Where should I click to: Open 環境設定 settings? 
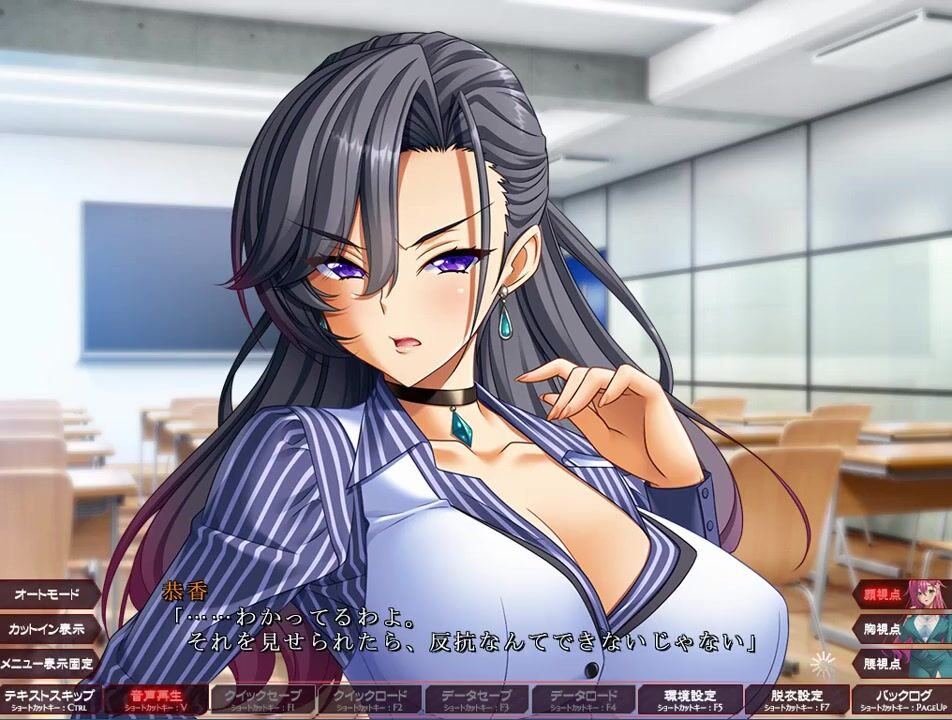(688, 699)
